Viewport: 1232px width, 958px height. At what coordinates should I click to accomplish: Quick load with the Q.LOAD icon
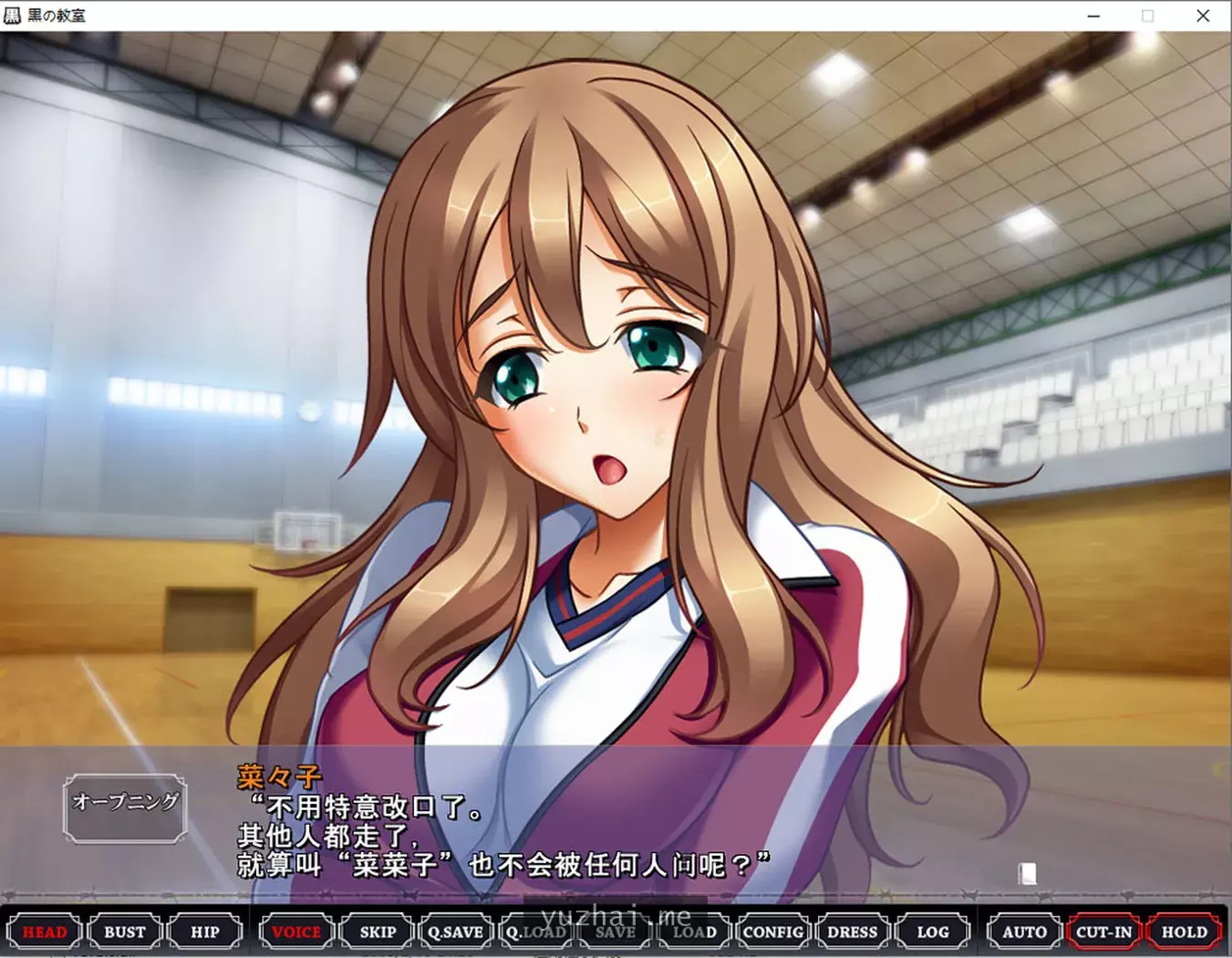pos(536,932)
